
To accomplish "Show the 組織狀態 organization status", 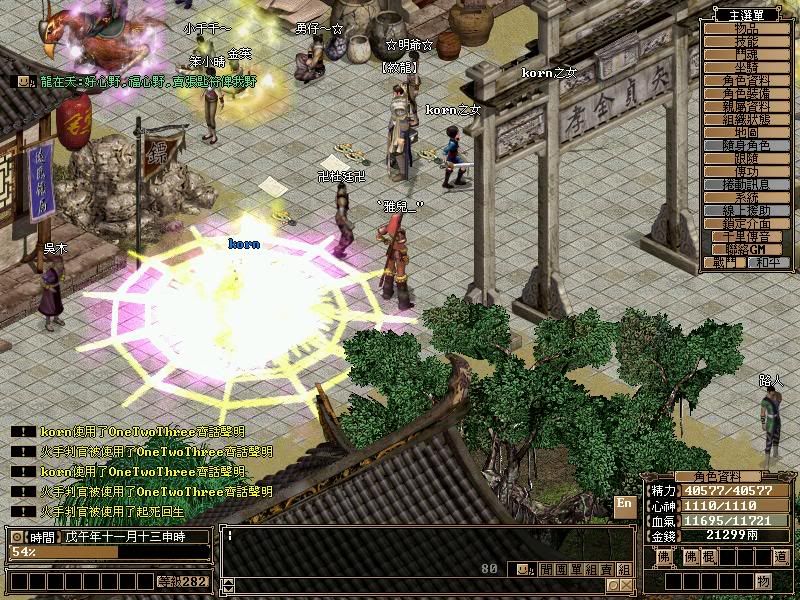I will click(x=746, y=120).
